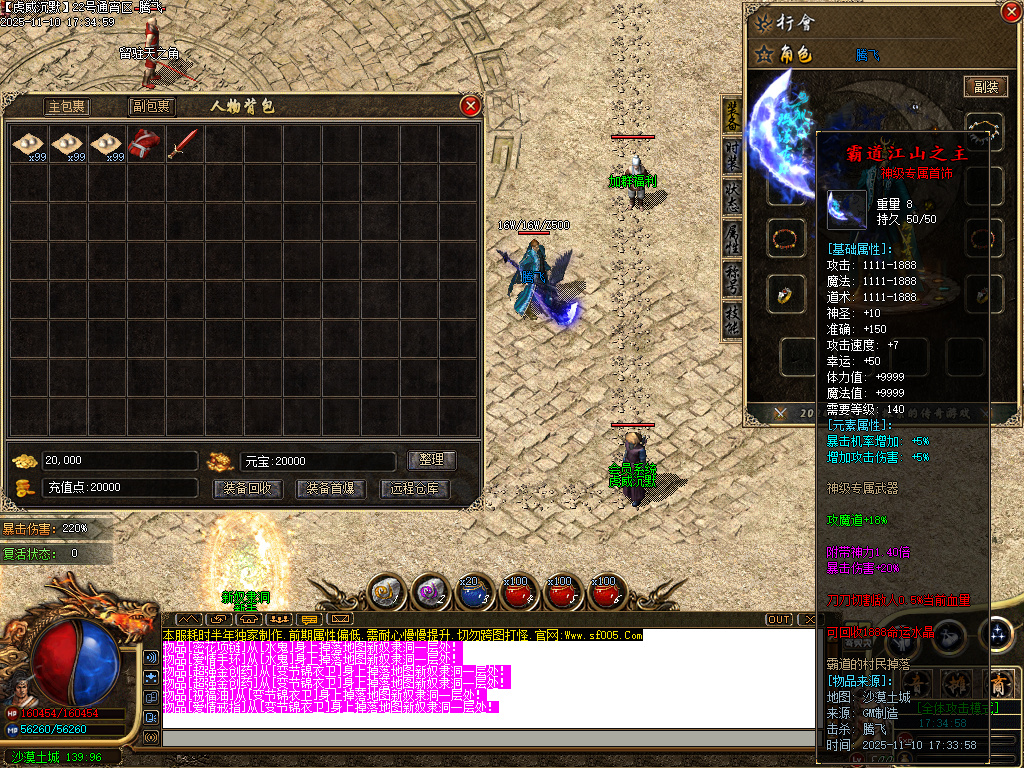The height and width of the screenshot is (768, 1024).
Task: Open the 副包裹 secondary bag tab
Action: [151, 107]
